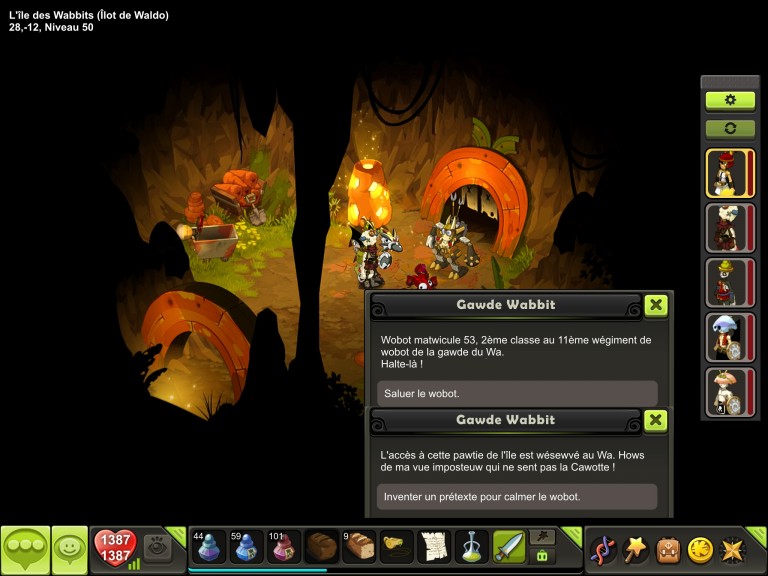This screenshot has width=768, height=576.
Task: Select the yellow-hat party member portrait
Action: [x=729, y=282]
